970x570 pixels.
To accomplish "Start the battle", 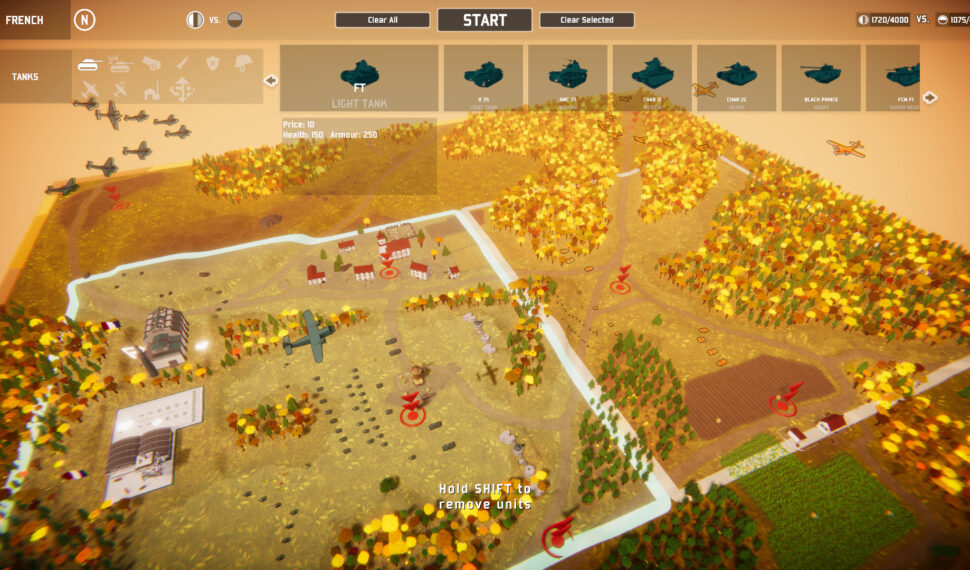I will point(484,20).
